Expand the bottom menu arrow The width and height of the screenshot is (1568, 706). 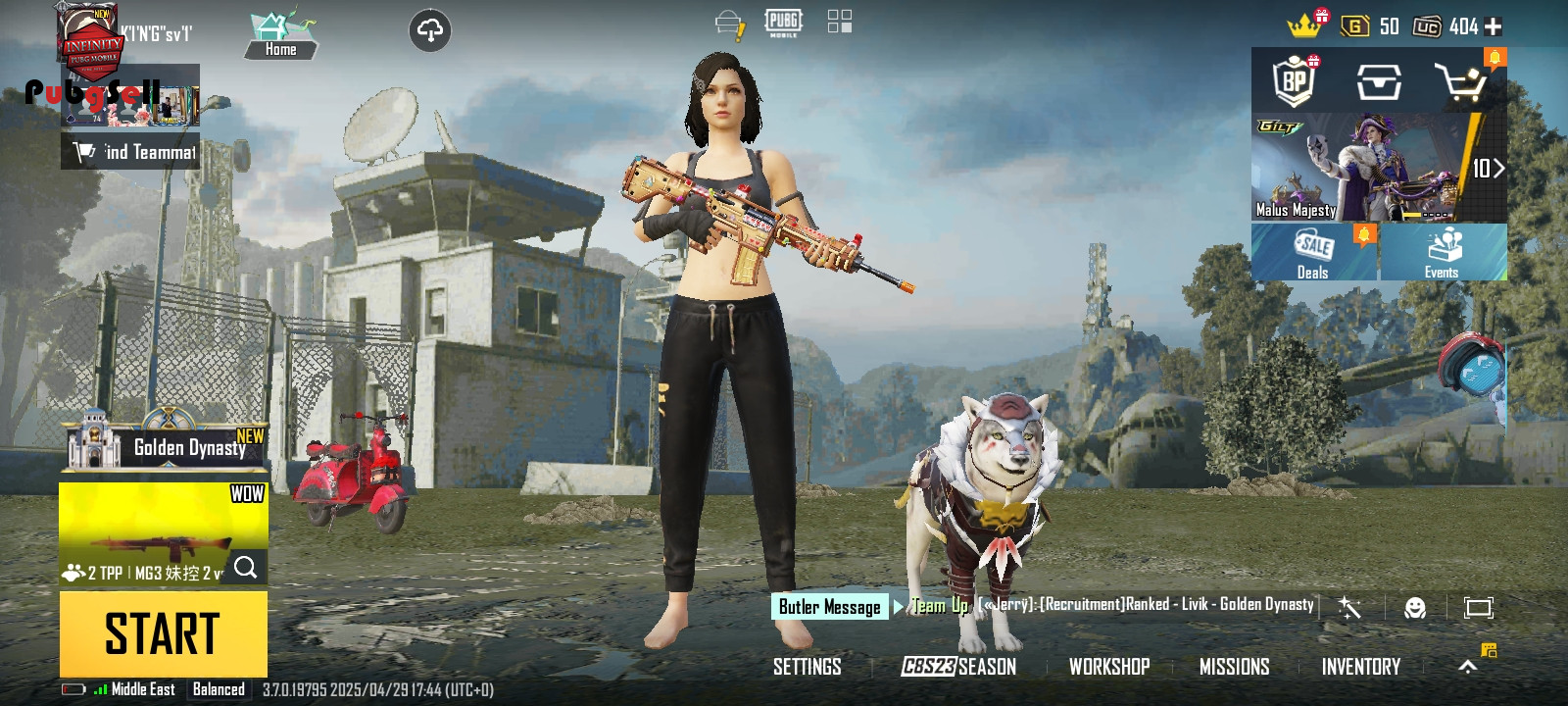1467,667
